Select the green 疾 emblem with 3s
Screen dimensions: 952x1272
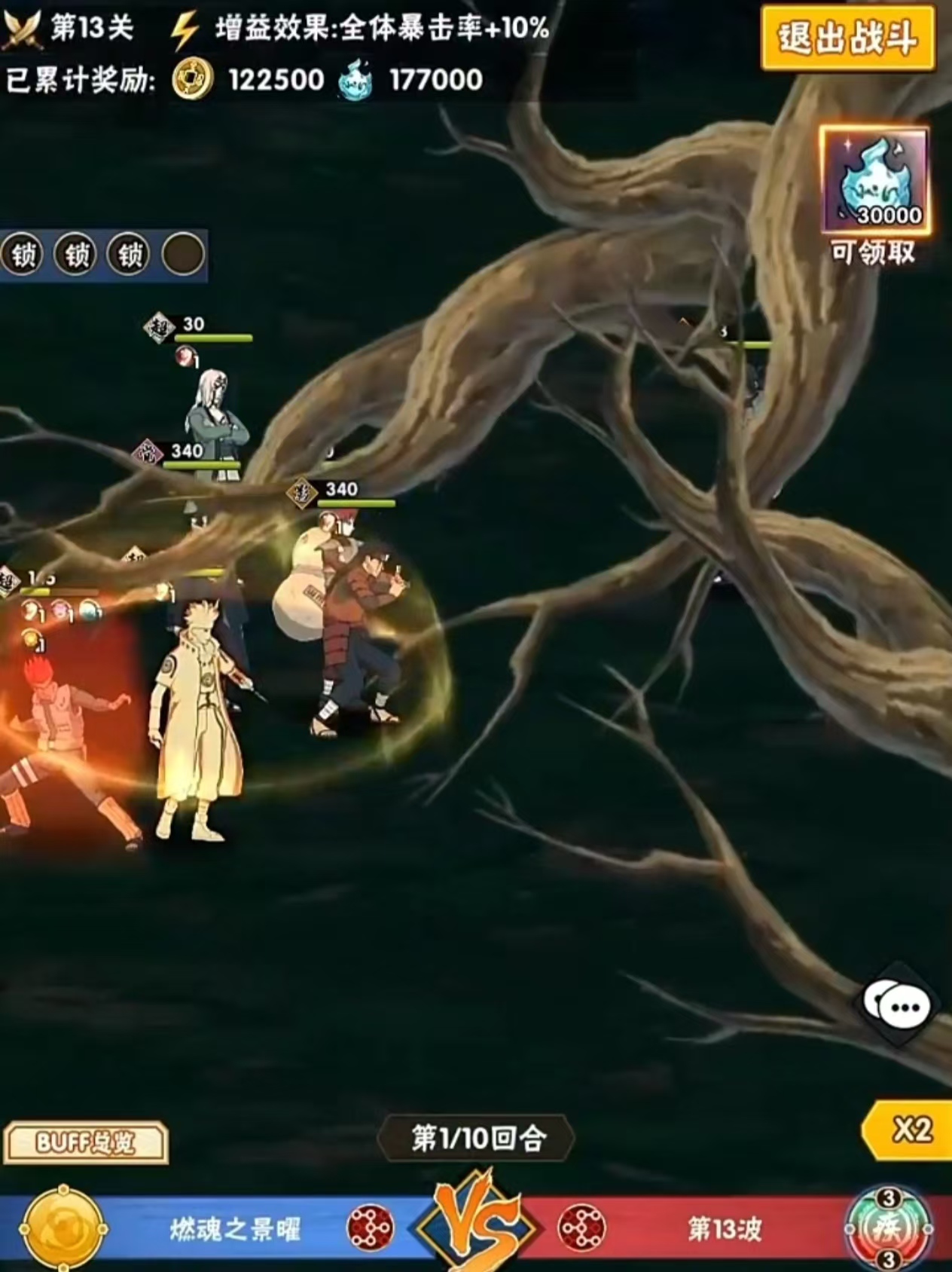coord(889,1230)
